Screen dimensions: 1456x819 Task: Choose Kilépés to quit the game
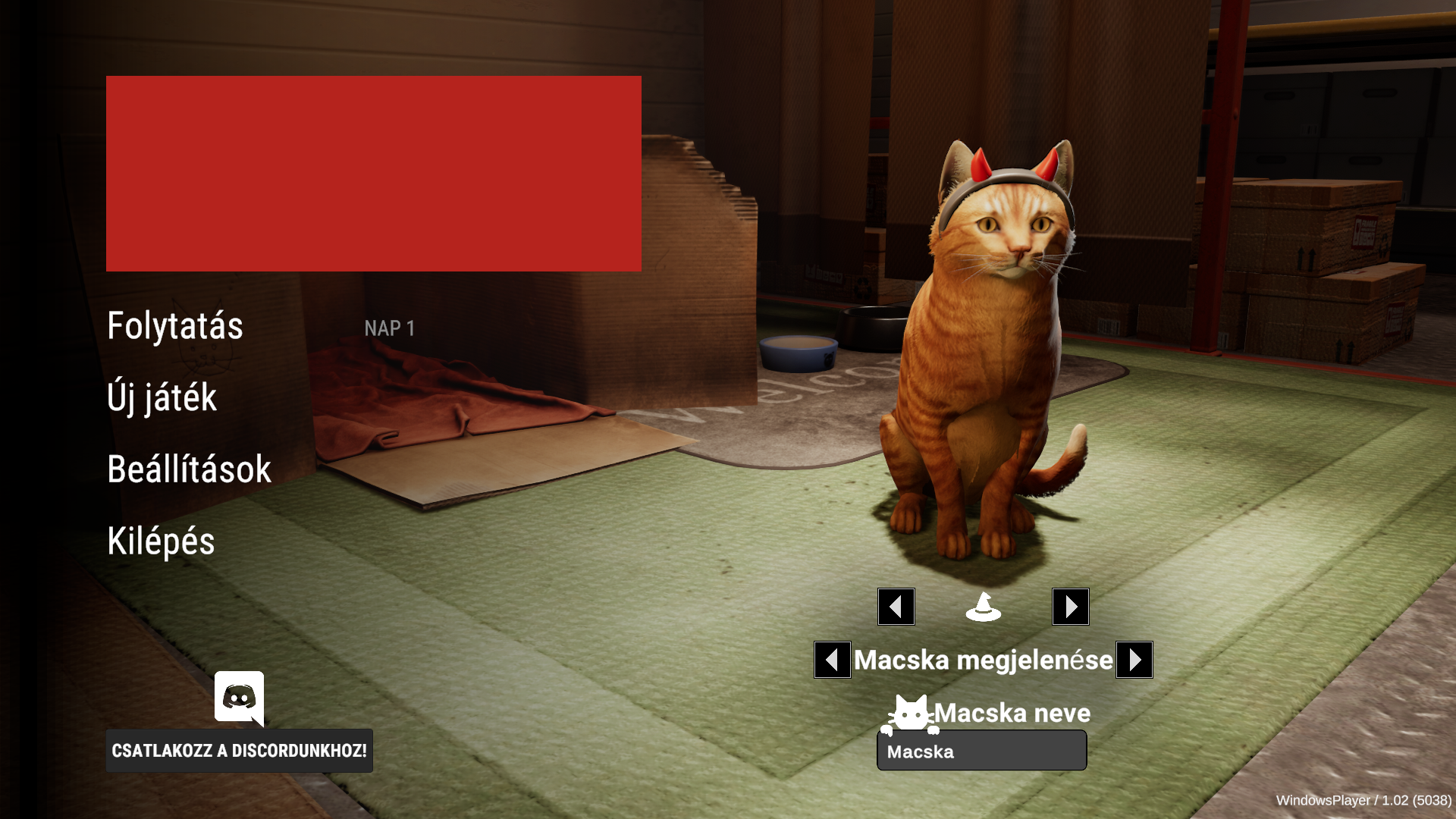[x=161, y=541]
